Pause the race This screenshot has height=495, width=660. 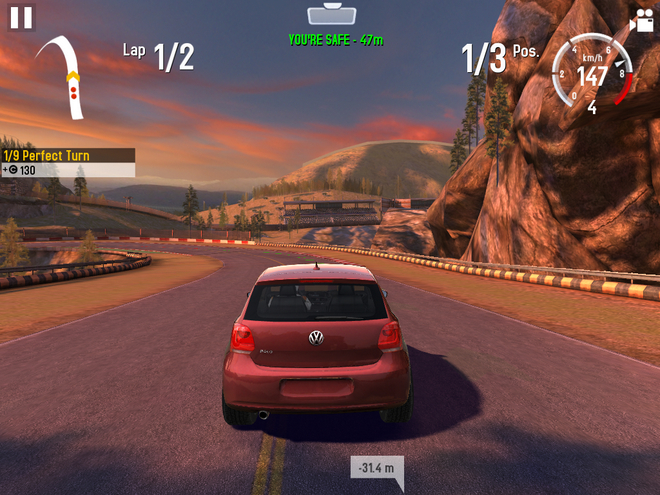pyautogui.click(x=21, y=17)
